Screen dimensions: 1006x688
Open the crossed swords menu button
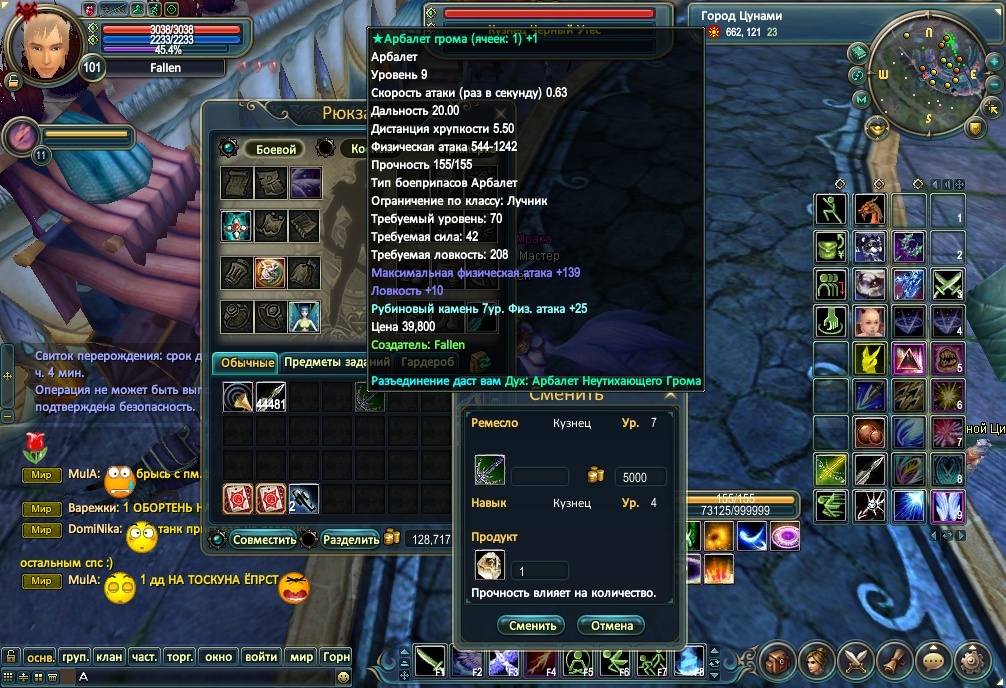(x=856, y=660)
